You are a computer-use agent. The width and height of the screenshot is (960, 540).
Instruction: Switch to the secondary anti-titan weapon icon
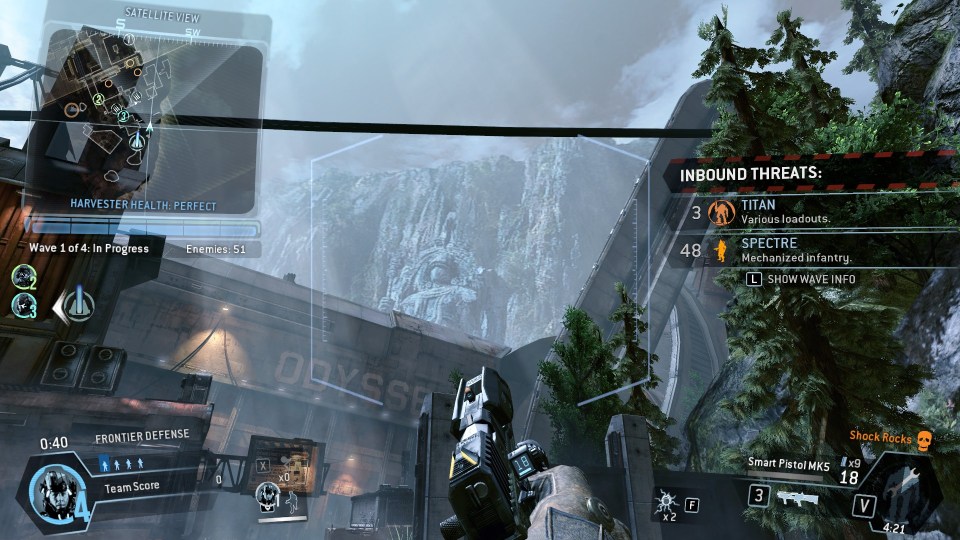796,495
